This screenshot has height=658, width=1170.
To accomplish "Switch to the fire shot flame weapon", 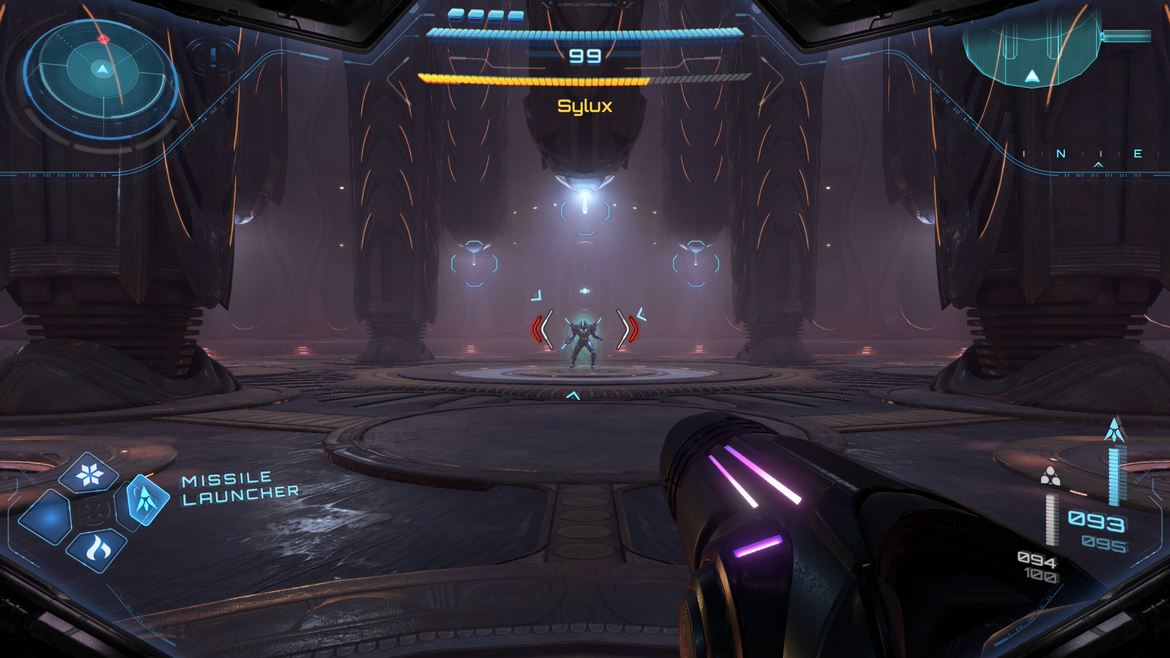I will (95, 547).
